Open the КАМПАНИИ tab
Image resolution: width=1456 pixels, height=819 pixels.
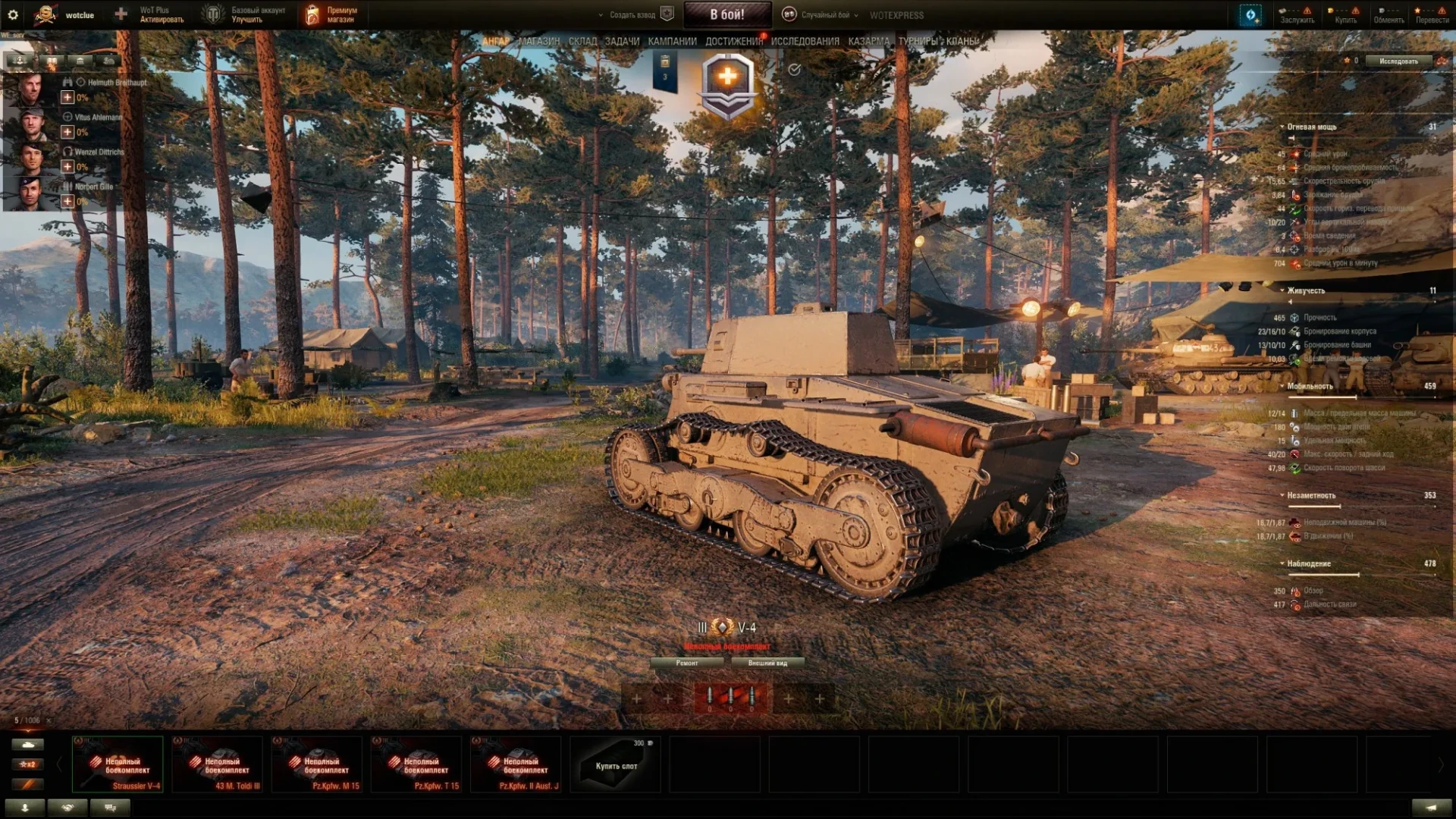[x=672, y=41]
